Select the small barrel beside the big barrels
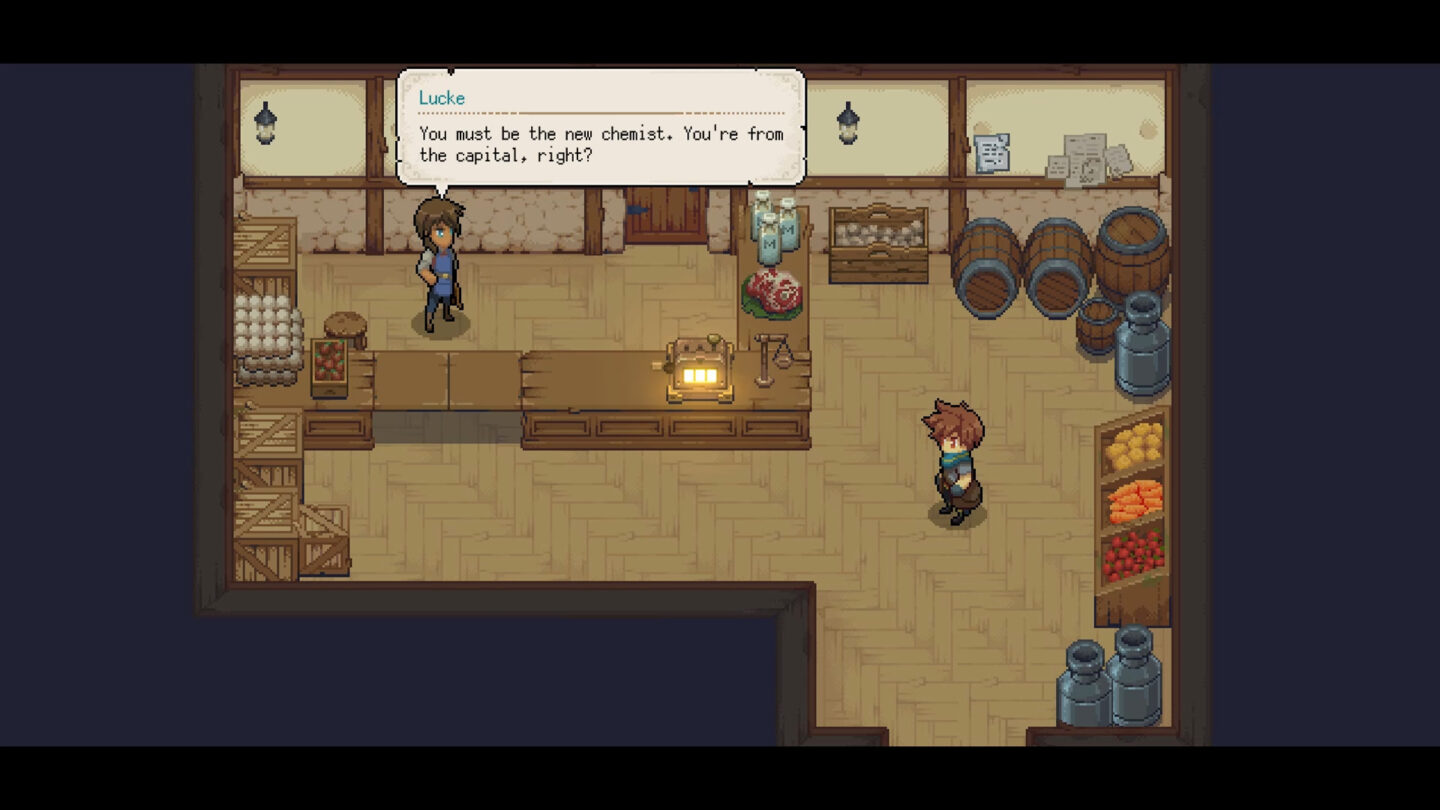1440x810 pixels. pyautogui.click(x=1100, y=325)
